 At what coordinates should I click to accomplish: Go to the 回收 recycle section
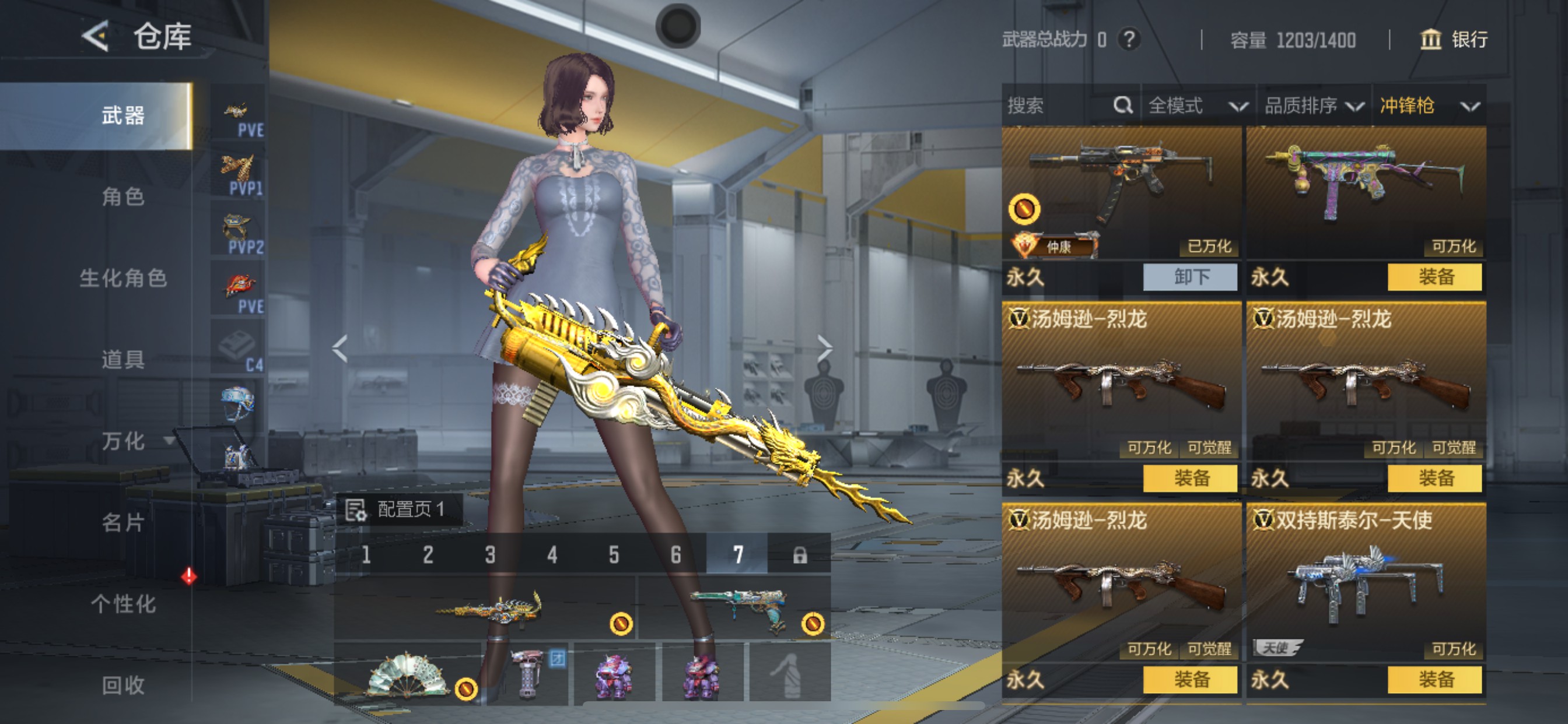click(x=123, y=685)
